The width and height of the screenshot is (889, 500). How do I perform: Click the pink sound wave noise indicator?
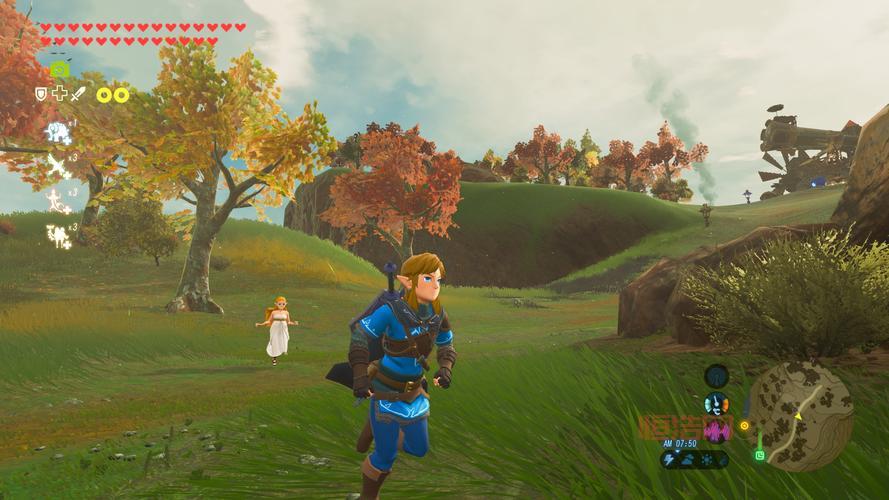(717, 431)
